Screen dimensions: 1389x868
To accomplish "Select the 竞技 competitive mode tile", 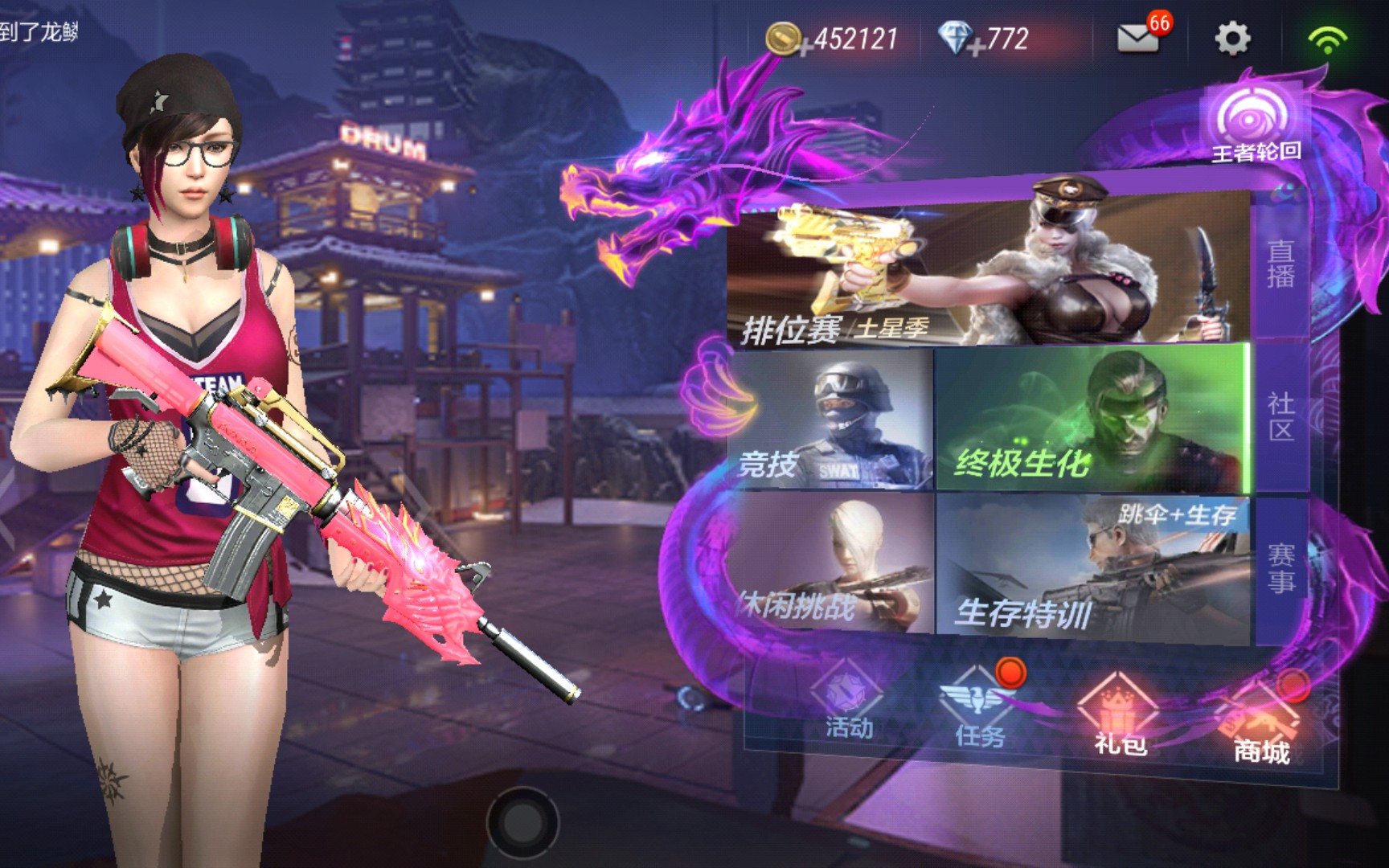I will [830, 419].
